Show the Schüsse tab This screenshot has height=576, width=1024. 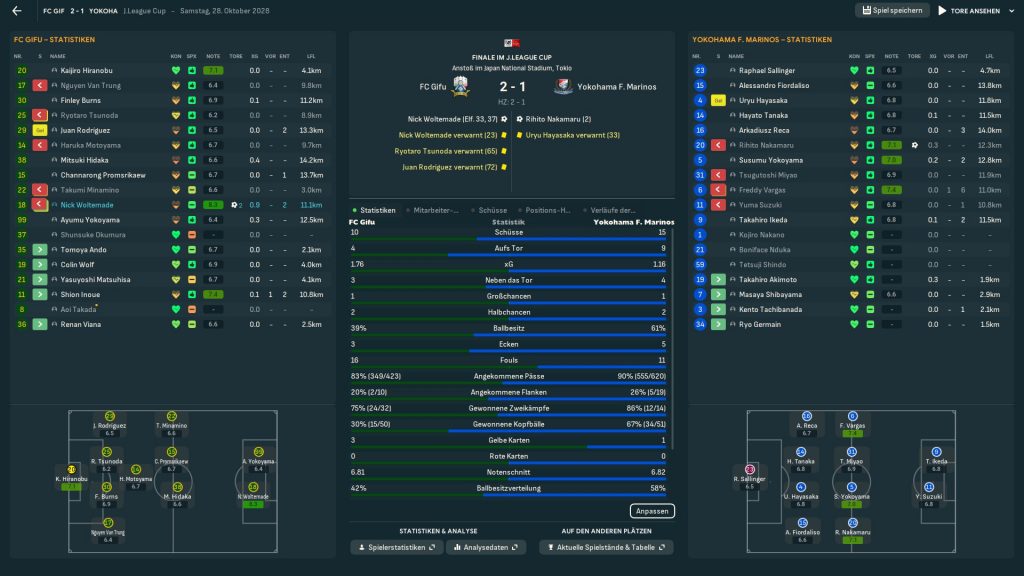coord(493,210)
